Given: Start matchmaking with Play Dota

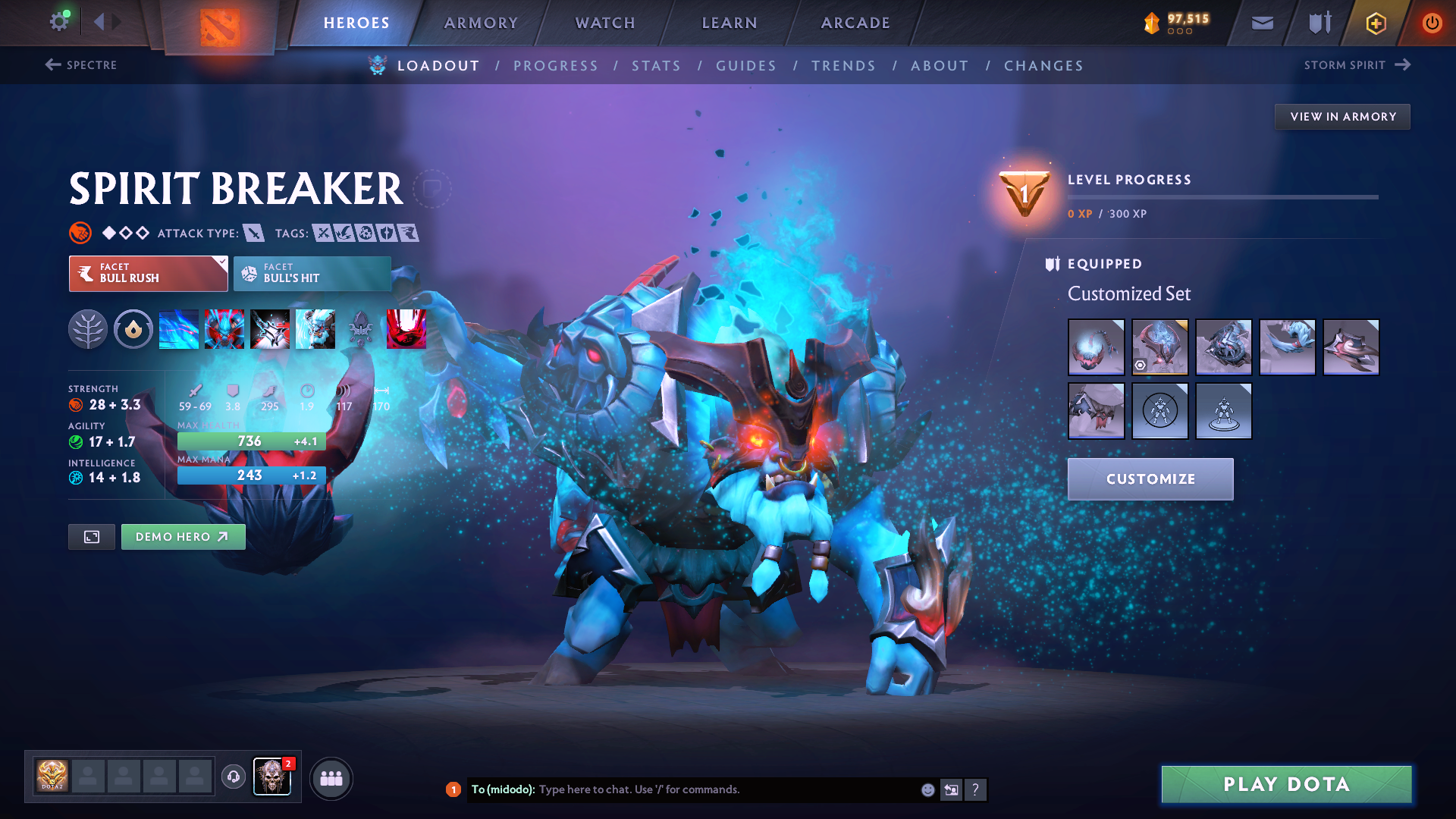Looking at the screenshot, I should point(1286,784).
